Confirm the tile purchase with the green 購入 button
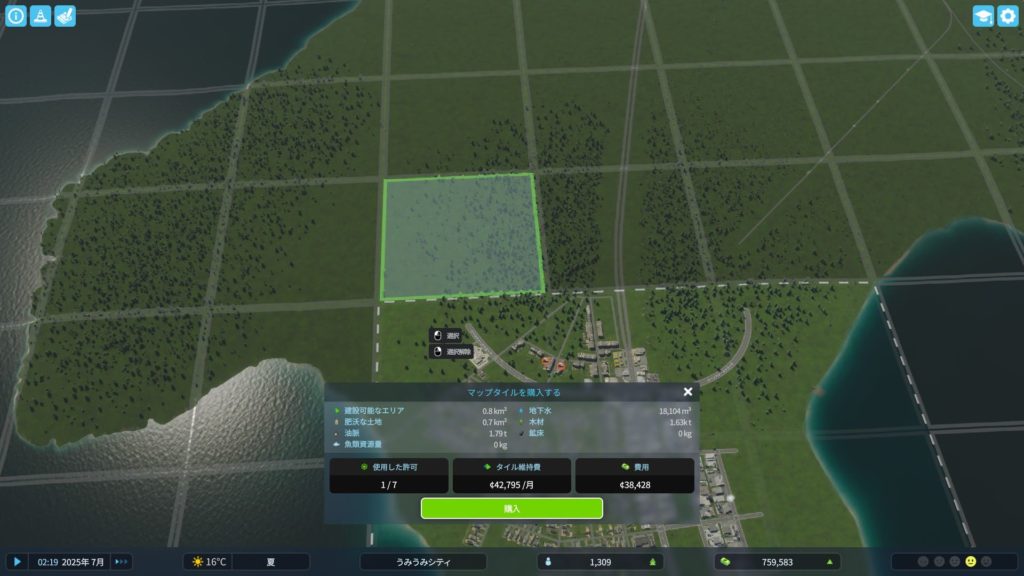The image size is (1024, 576). (x=511, y=508)
